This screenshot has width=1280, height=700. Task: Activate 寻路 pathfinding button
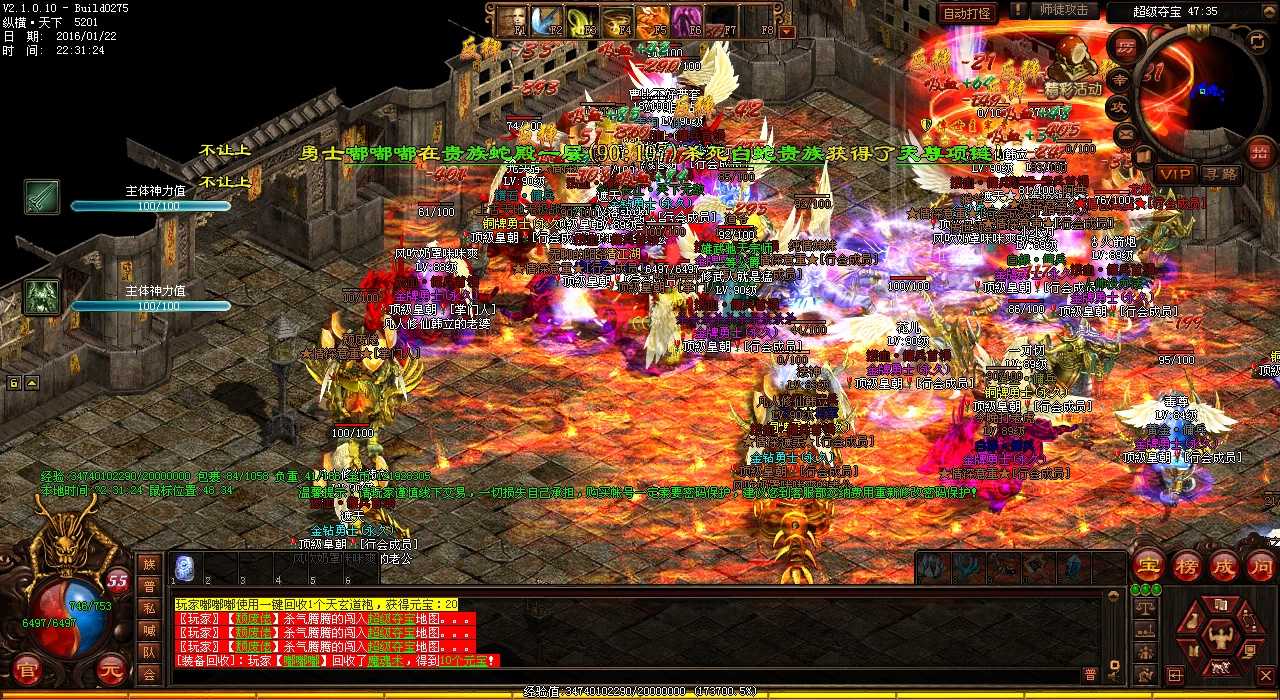[x=1220, y=174]
